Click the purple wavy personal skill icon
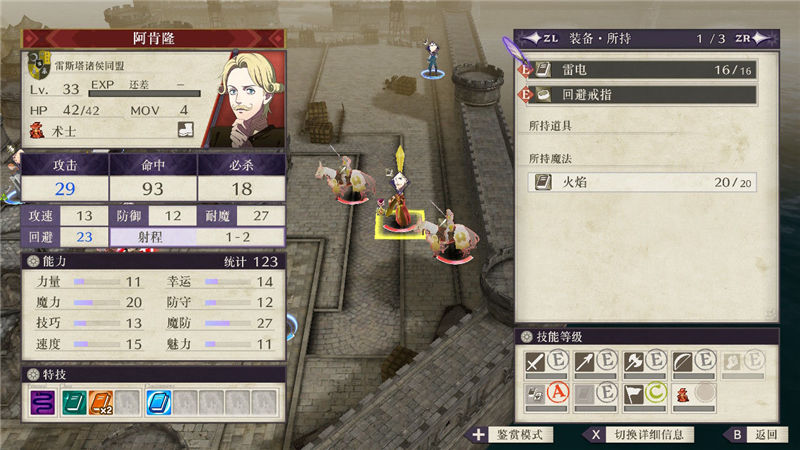The height and width of the screenshot is (450, 800). (44, 402)
